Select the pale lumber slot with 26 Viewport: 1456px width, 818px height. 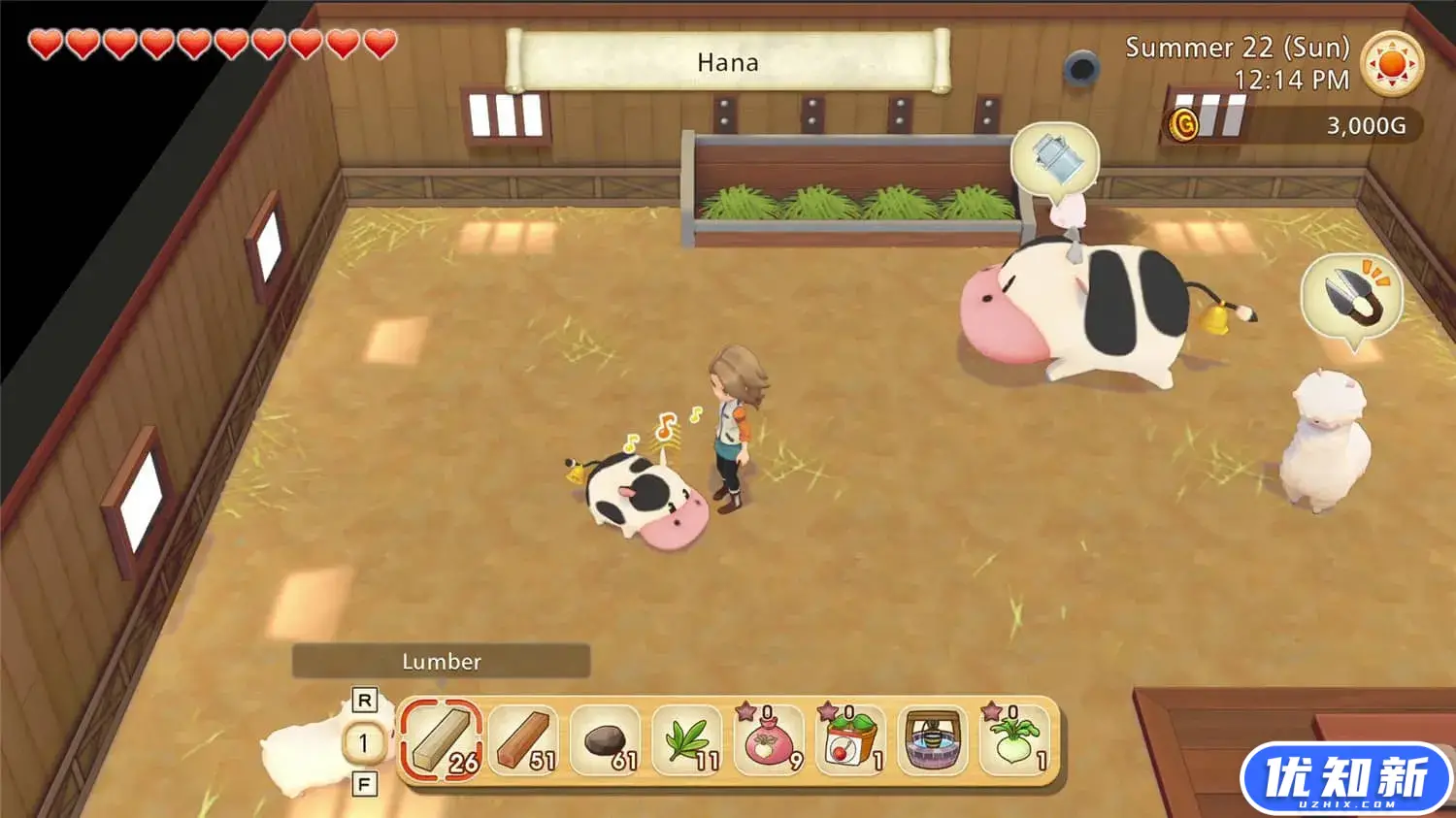pyautogui.click(x=442, y=741)
